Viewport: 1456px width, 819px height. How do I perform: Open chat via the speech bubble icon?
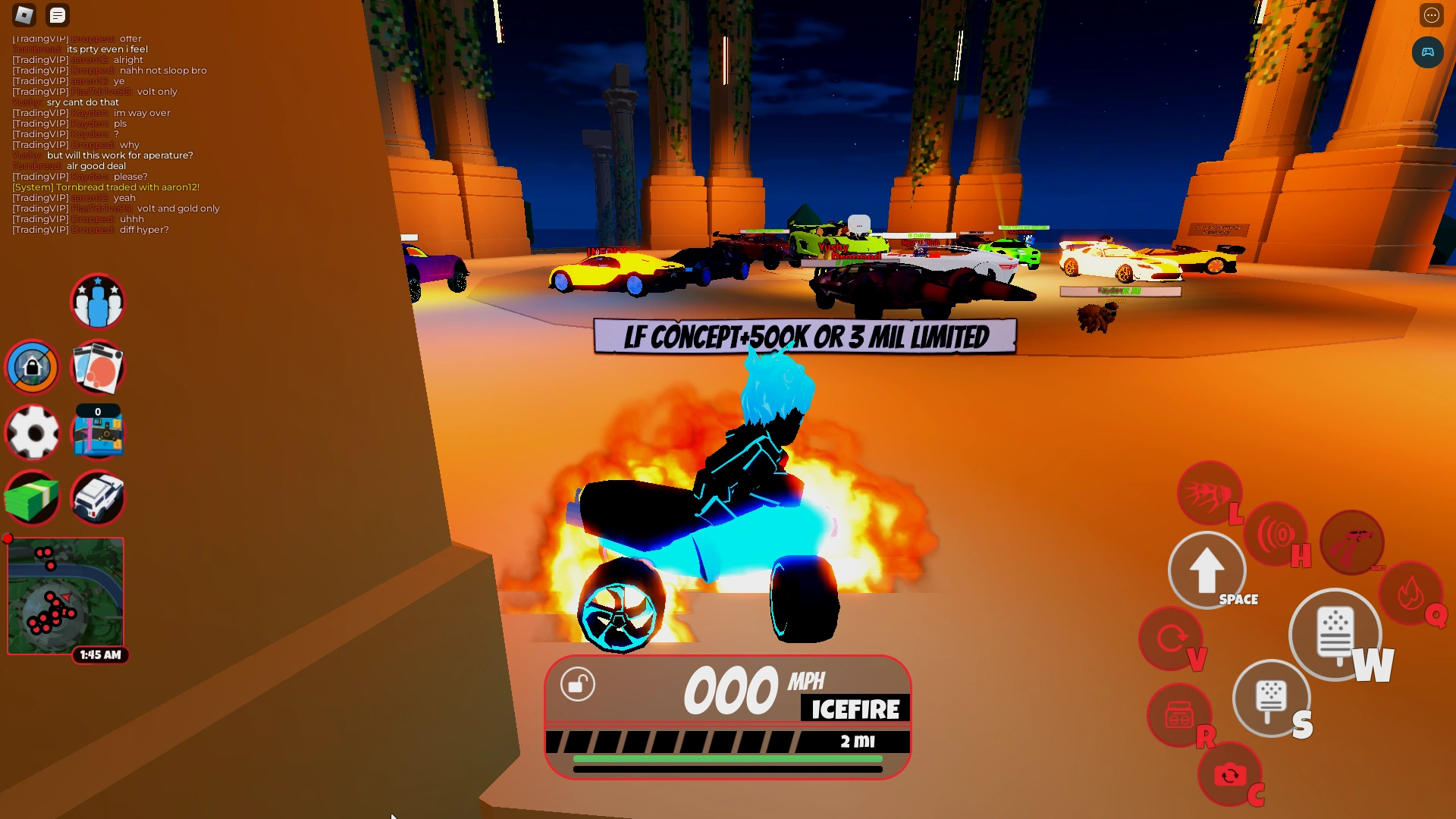pyautogui.click(x=57, y=15)
